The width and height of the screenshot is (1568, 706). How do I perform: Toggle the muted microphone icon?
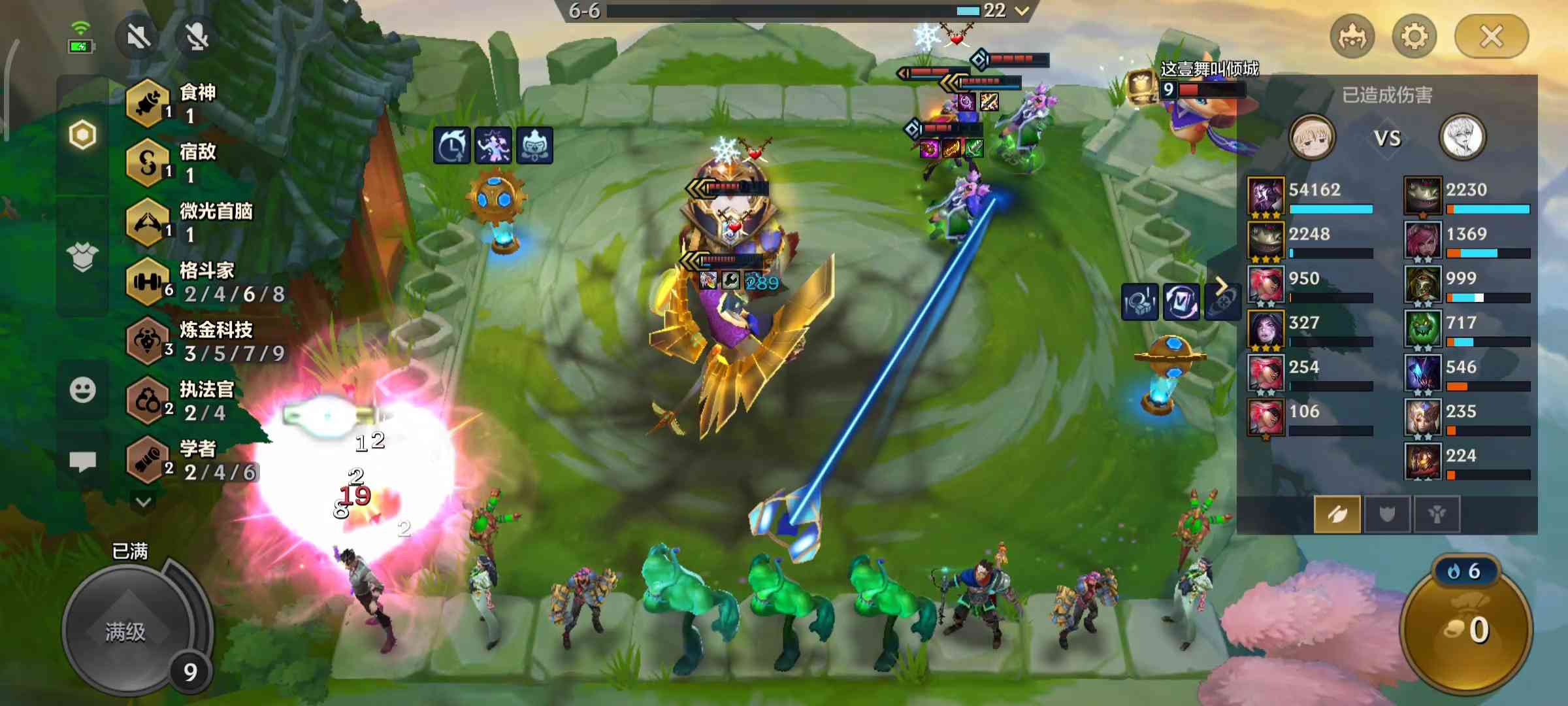coord(197,37)
